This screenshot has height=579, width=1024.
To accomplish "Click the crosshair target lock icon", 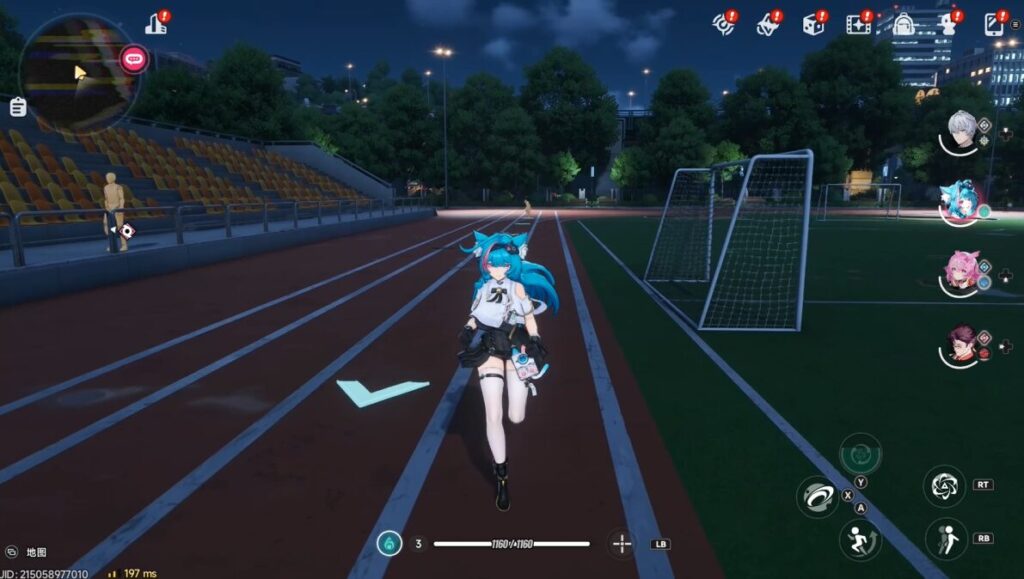I will [622, 544].
